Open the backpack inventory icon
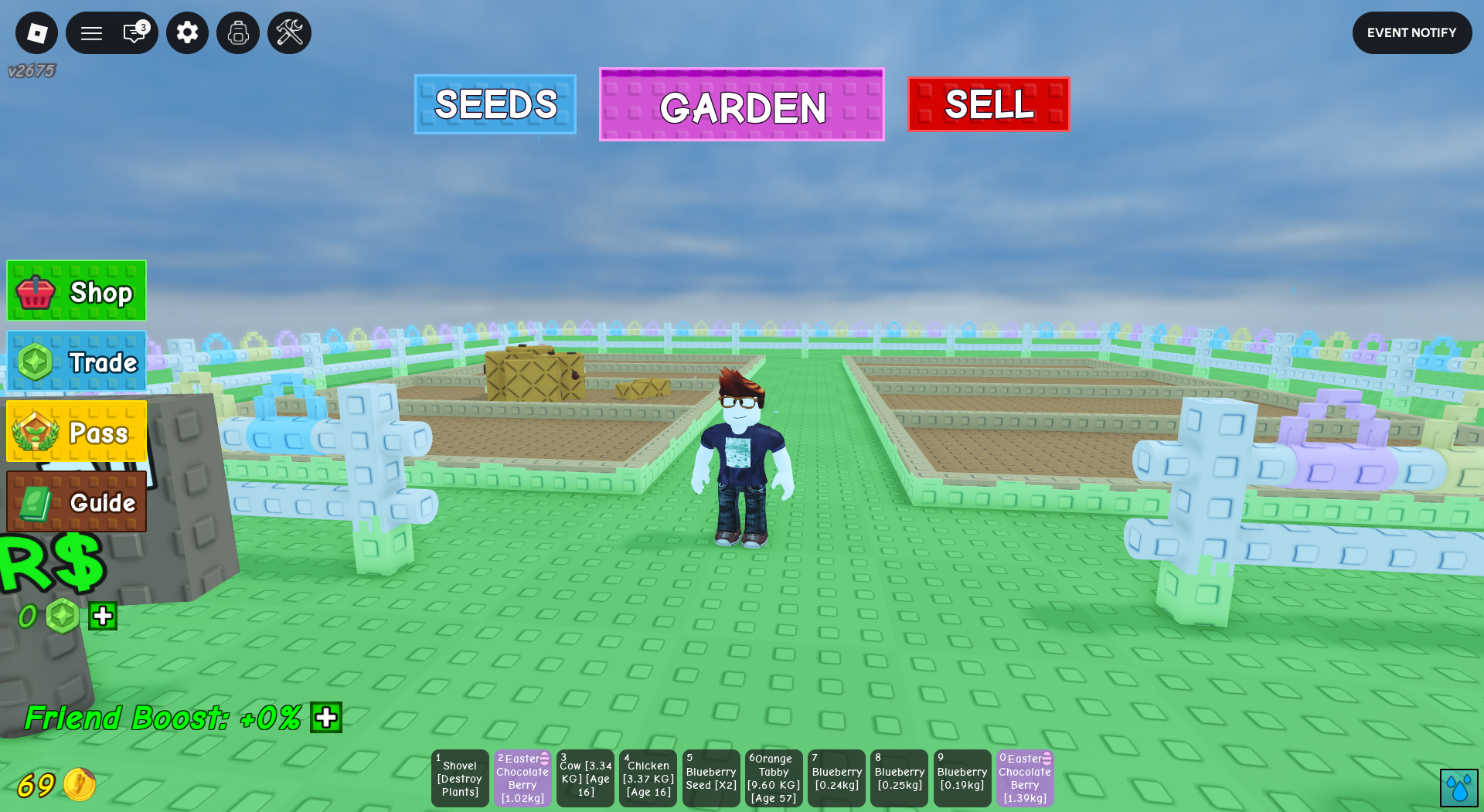 coord(237,32)
